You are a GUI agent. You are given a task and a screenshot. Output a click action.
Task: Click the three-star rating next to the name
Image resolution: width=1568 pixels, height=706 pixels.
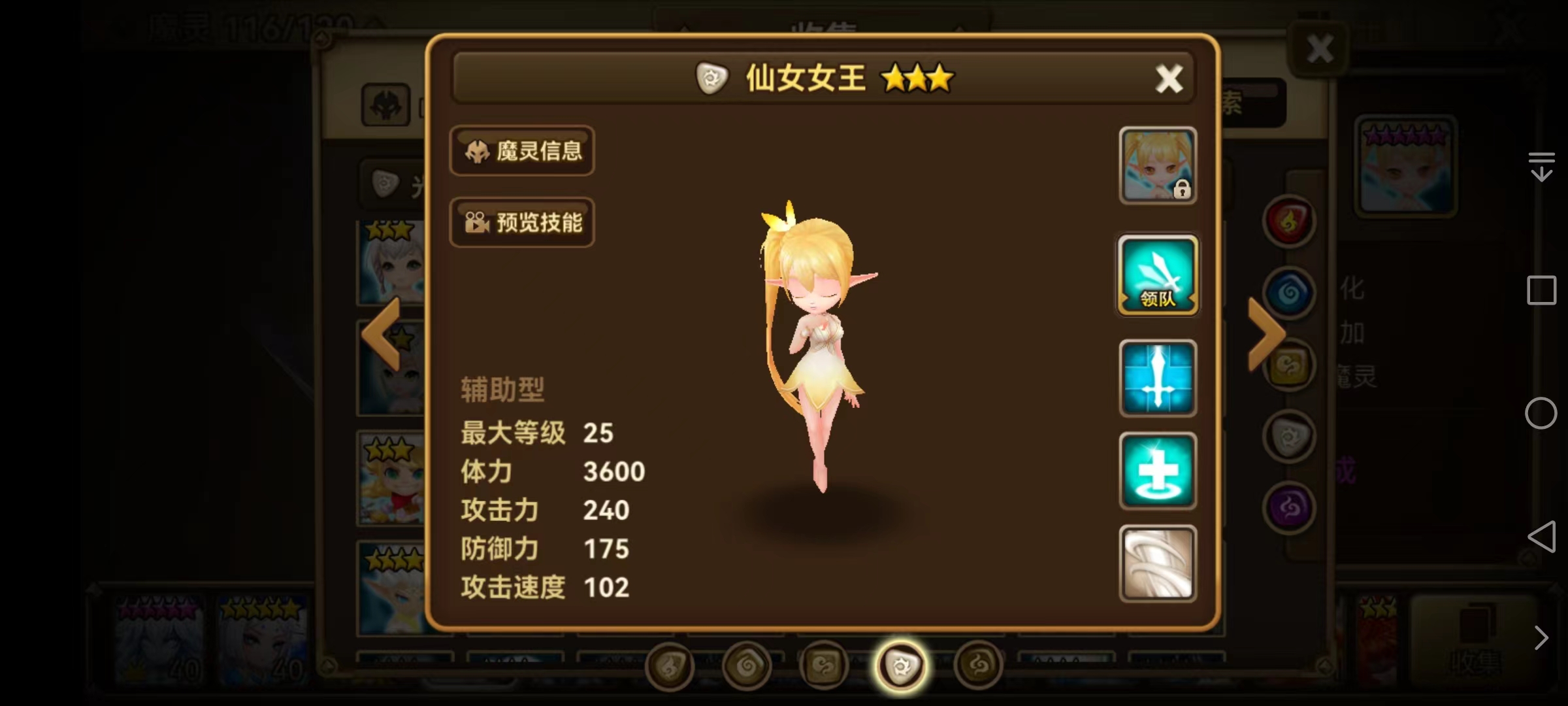click(x=917, y=77)
